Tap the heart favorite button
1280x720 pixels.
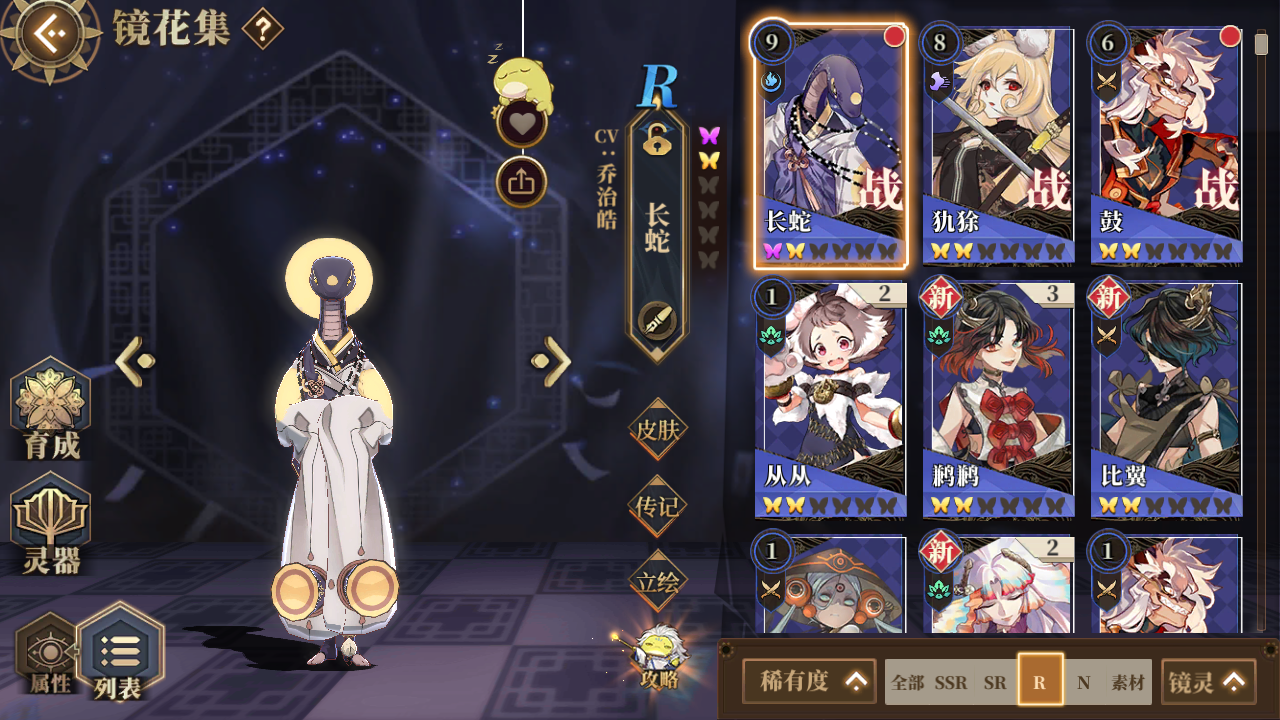(x=521, y=124)
